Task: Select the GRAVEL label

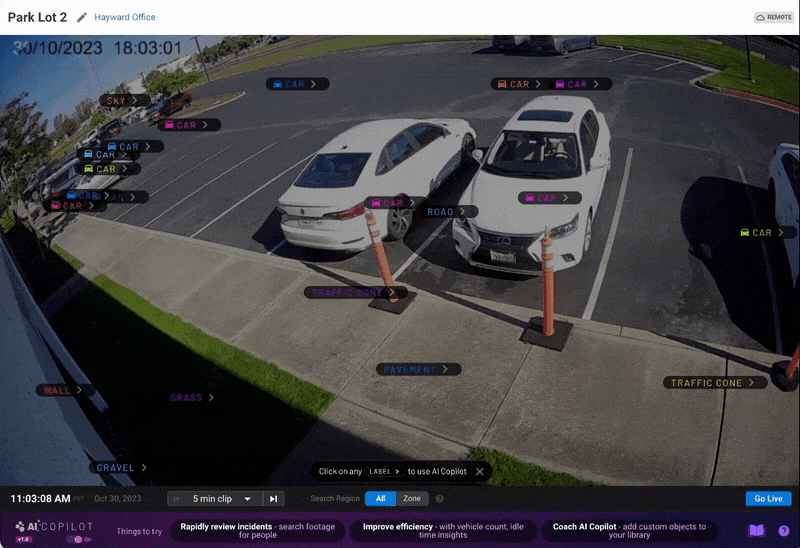Action: tap(122, 467)
